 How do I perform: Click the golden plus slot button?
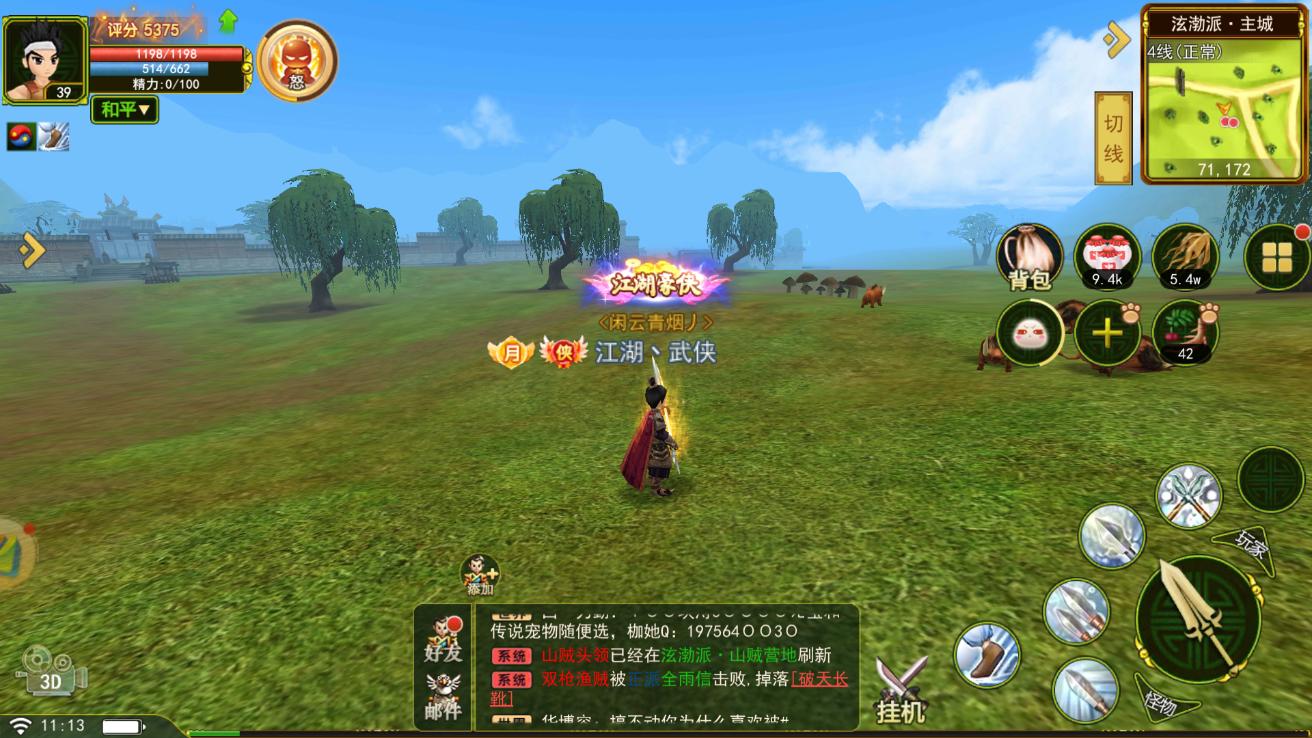click(x=1107, y=333)
